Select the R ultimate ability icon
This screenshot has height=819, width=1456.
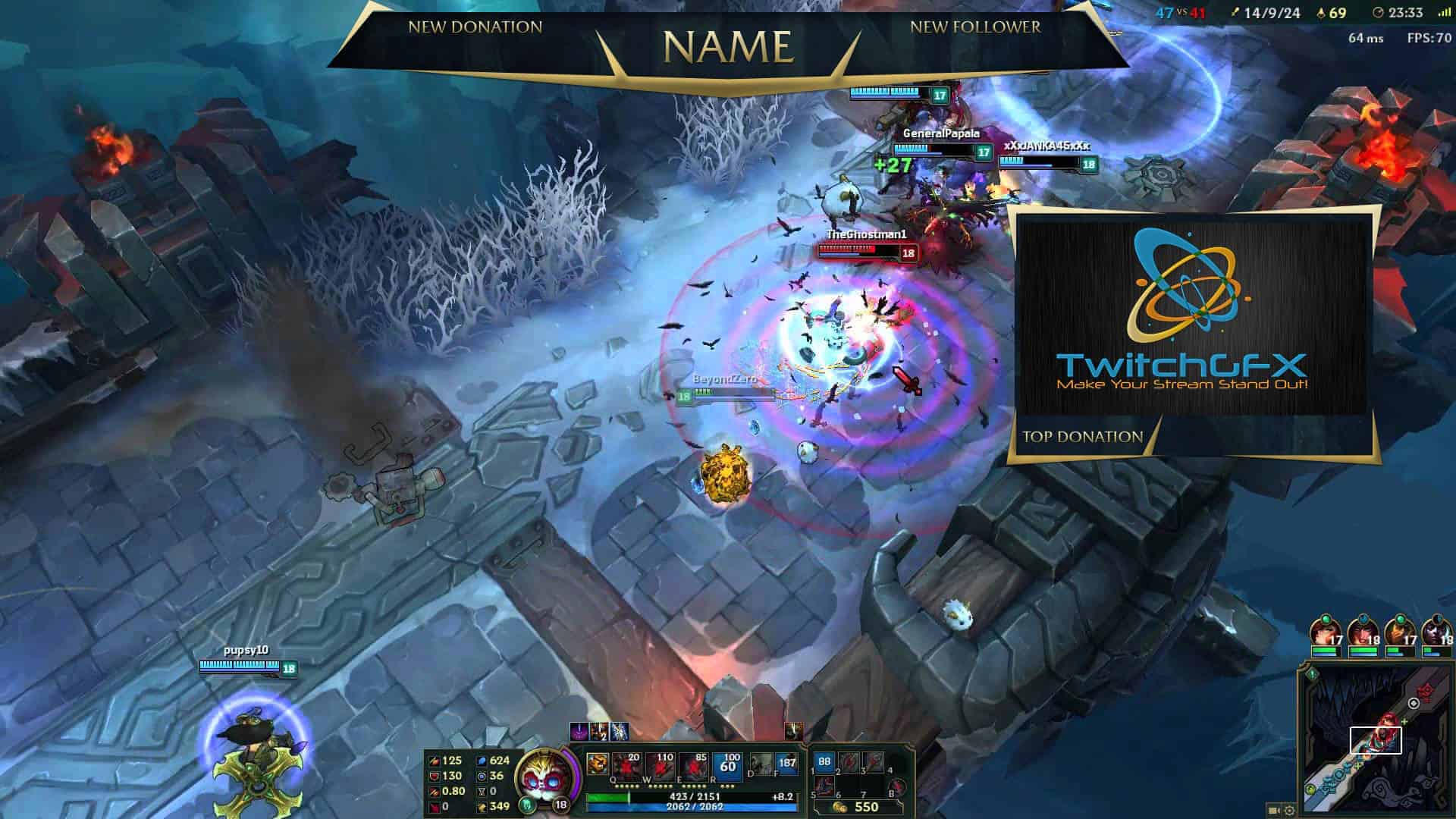[x=729, y=764]
